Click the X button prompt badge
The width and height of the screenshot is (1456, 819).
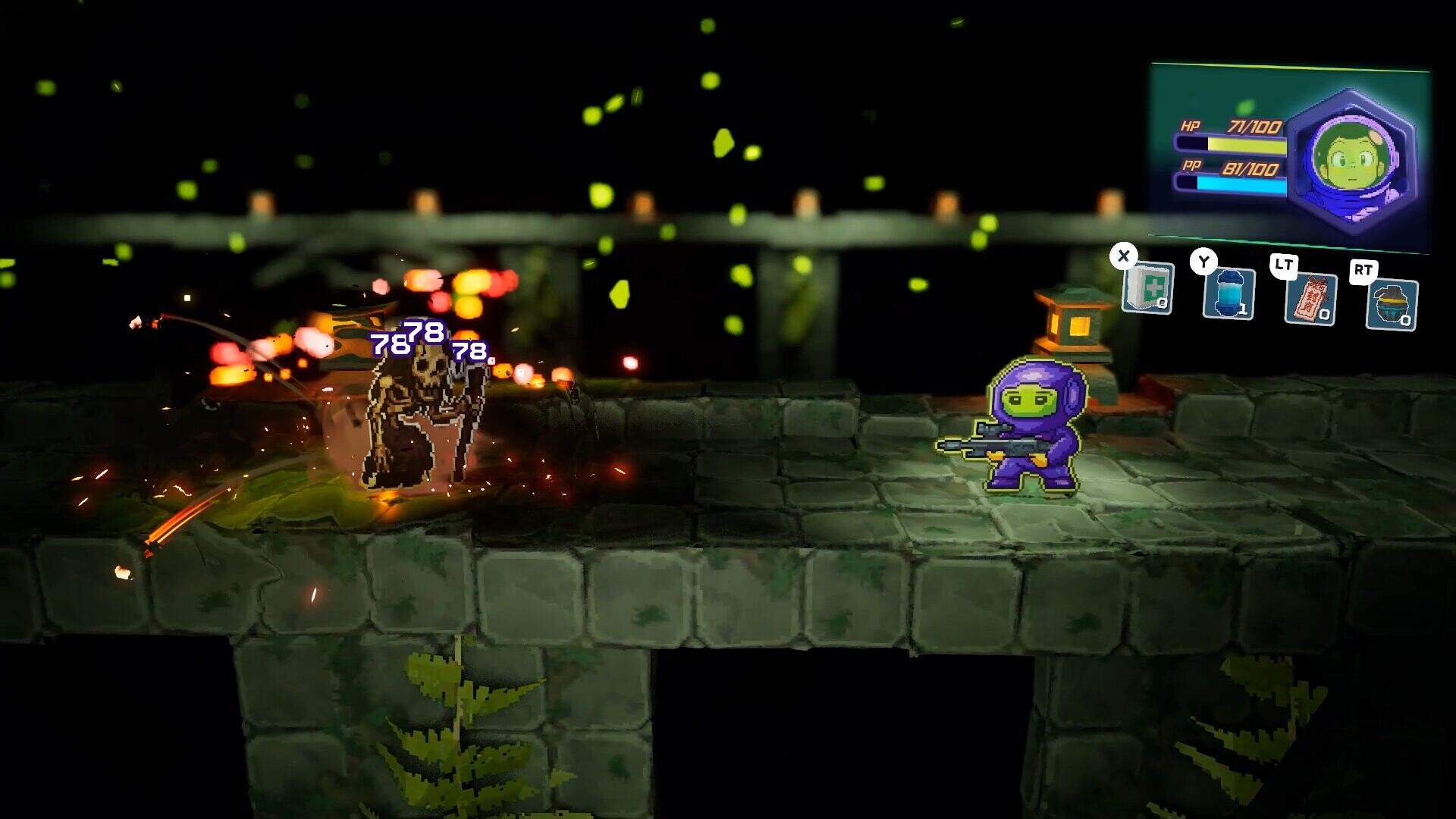[x=1124, y=256]
